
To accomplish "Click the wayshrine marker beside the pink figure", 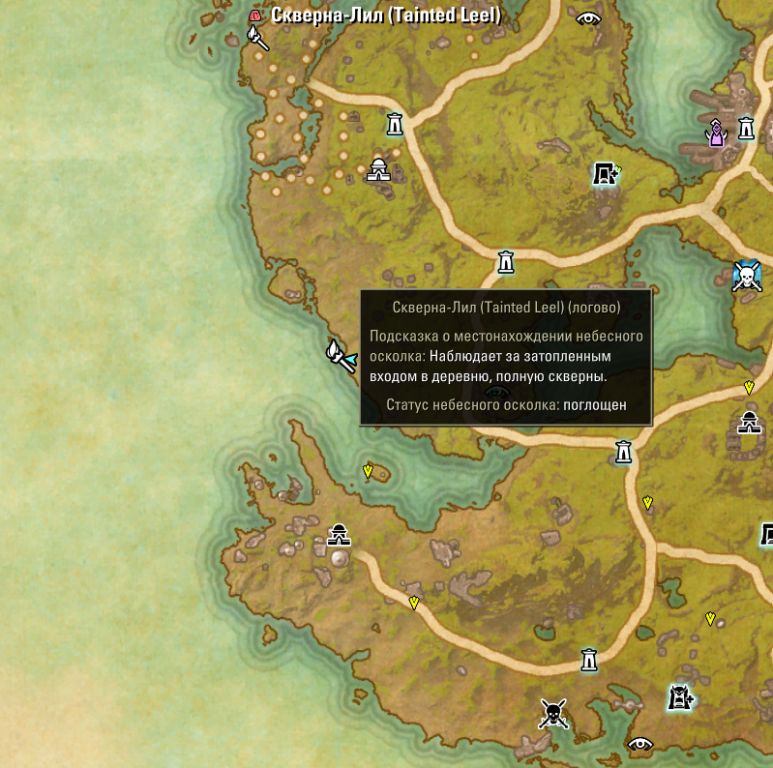I will 746,128.
